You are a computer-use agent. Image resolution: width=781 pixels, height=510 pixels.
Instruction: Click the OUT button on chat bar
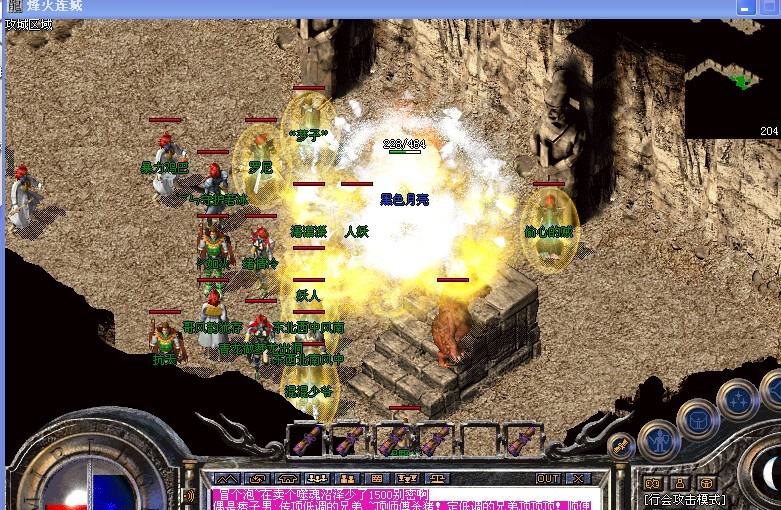click(548, 479)
